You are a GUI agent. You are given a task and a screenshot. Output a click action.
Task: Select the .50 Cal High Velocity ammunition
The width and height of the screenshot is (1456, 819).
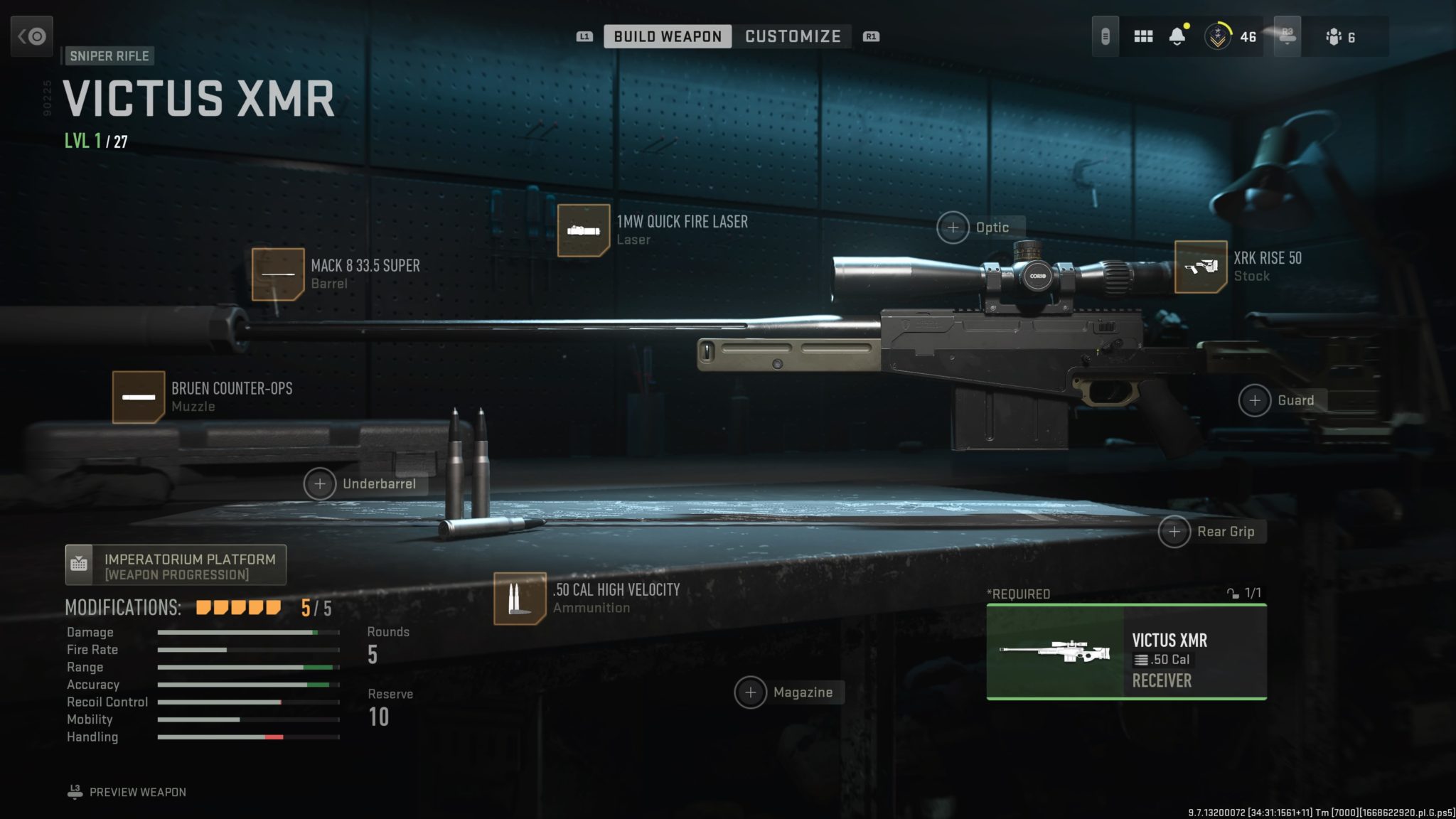(520, 599)
